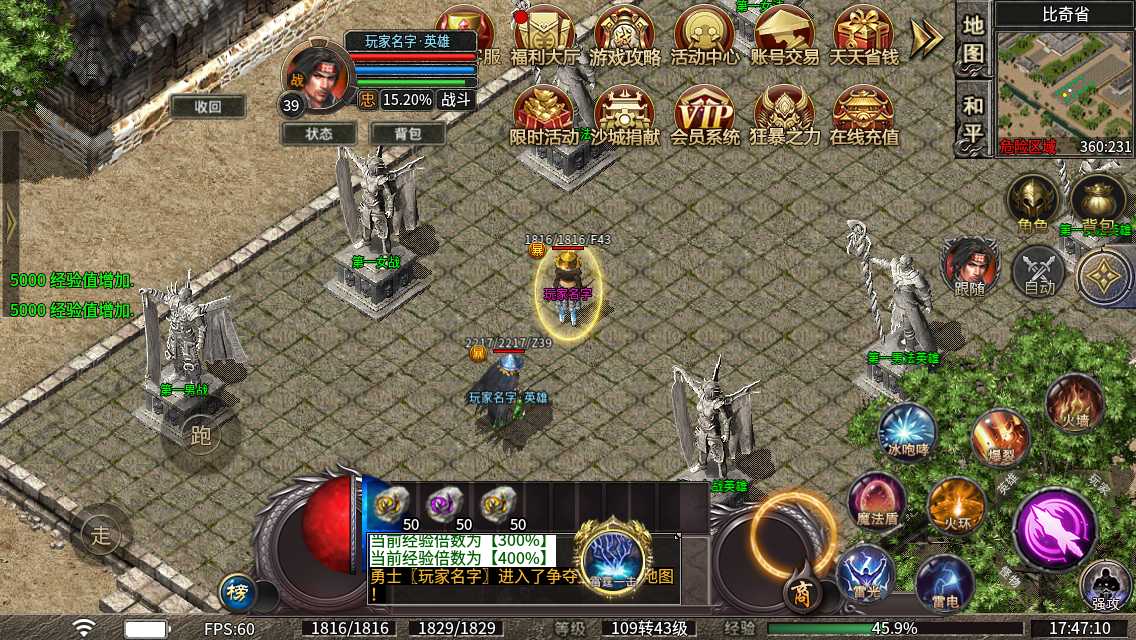Open the 游戏攻略 game guide

tap(624, 35)
